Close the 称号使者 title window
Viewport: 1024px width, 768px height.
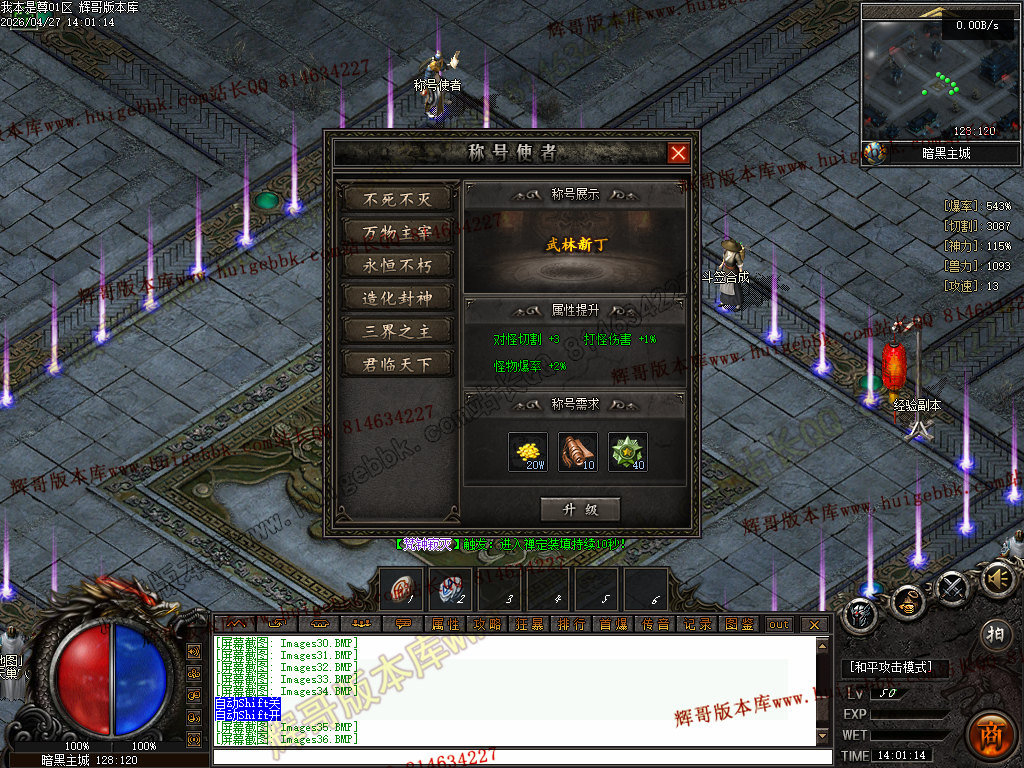(x=678, y=153)
